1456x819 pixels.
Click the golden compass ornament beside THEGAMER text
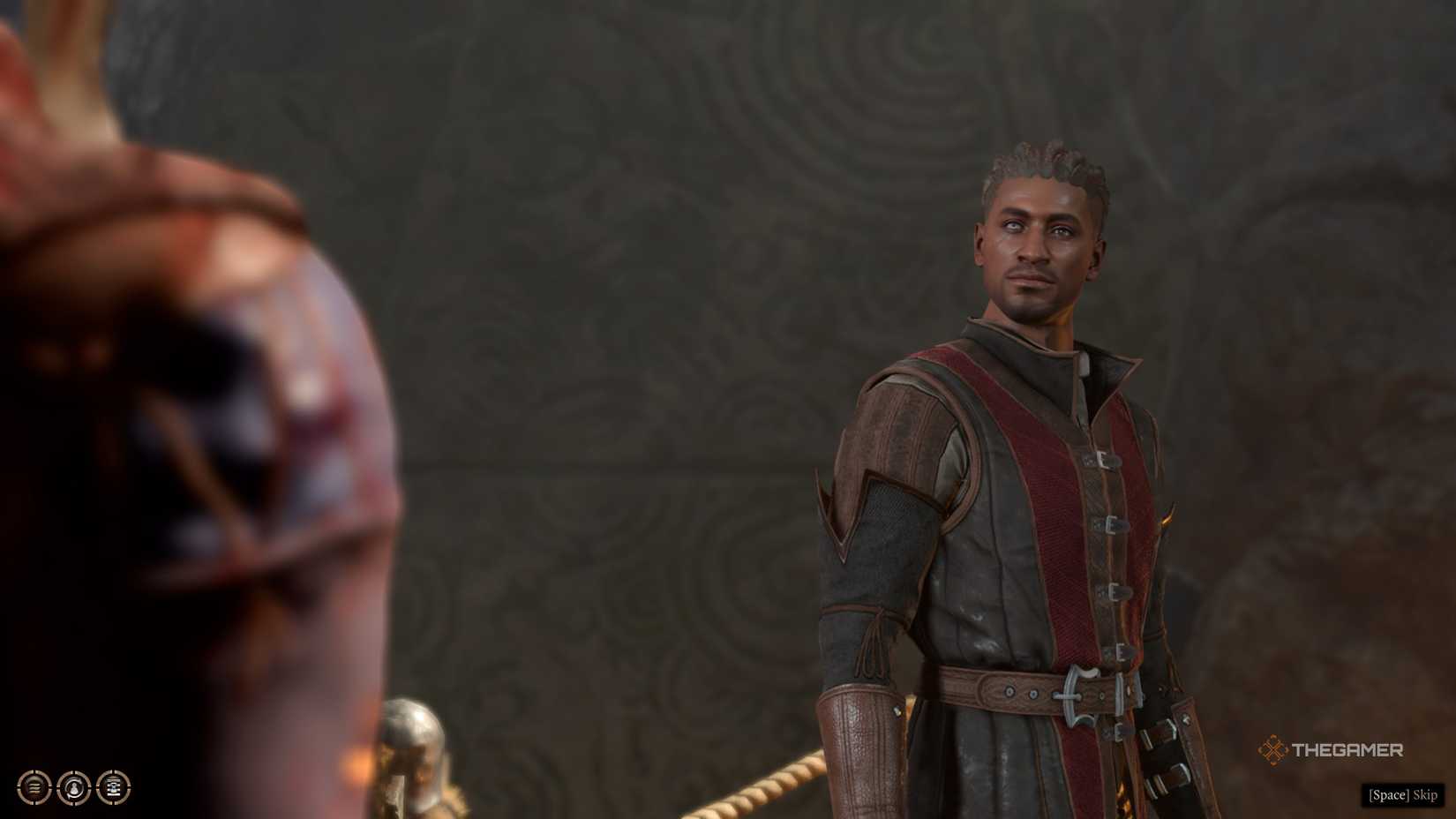point(1273,749)
